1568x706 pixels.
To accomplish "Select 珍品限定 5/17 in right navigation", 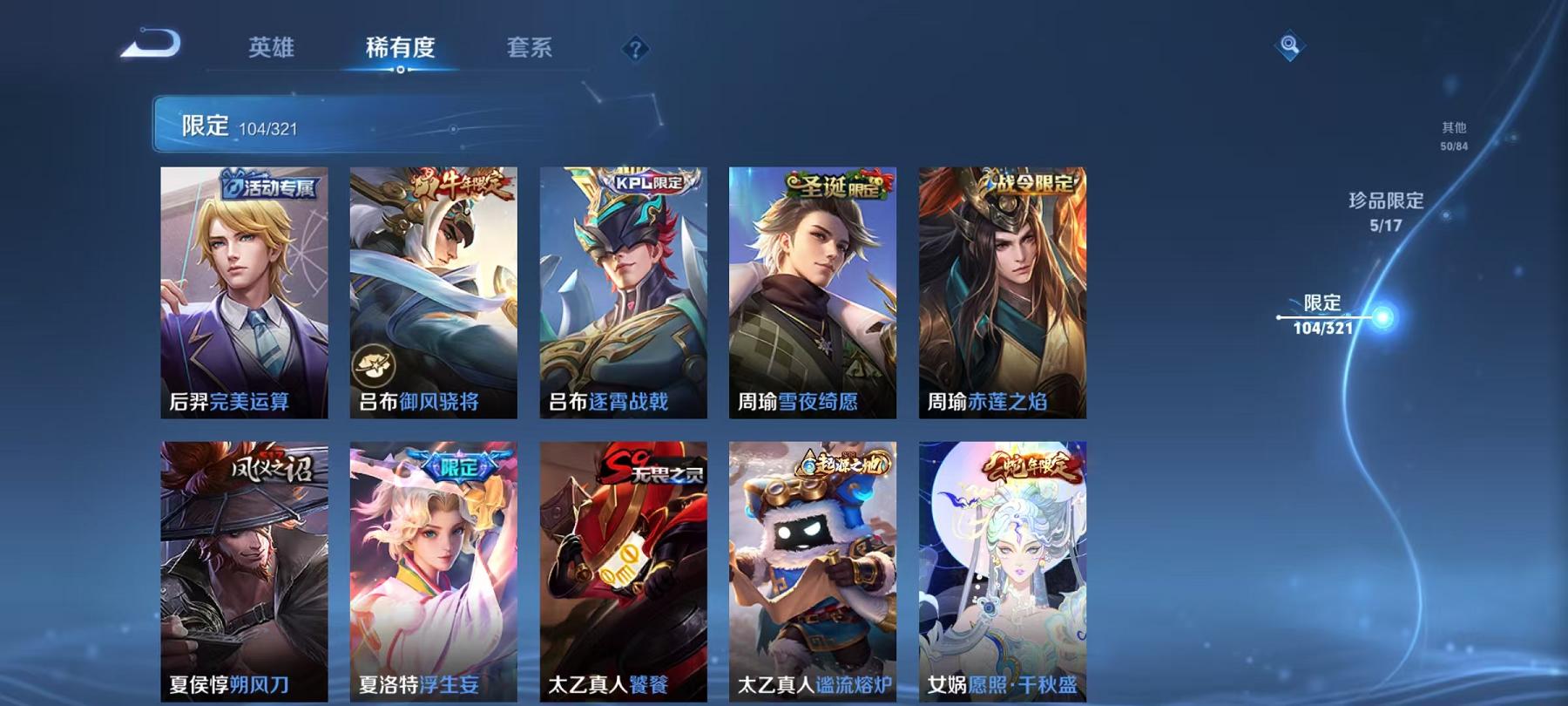I will pyautogui.click(x=1385, y=212).
